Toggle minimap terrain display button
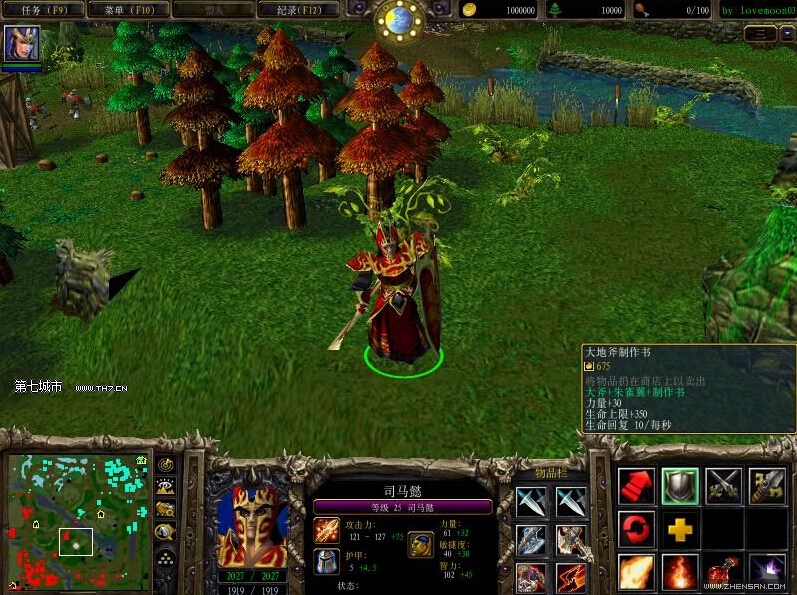 click(x=166, y=487)
